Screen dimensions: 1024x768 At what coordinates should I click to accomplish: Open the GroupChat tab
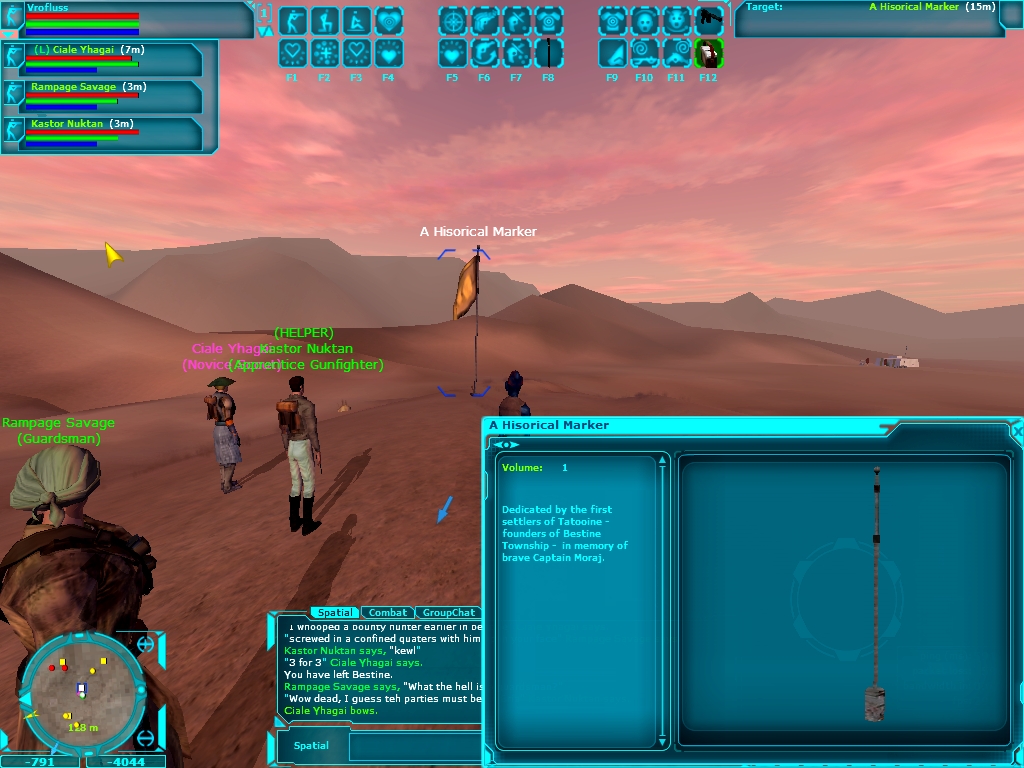(448, 612)
